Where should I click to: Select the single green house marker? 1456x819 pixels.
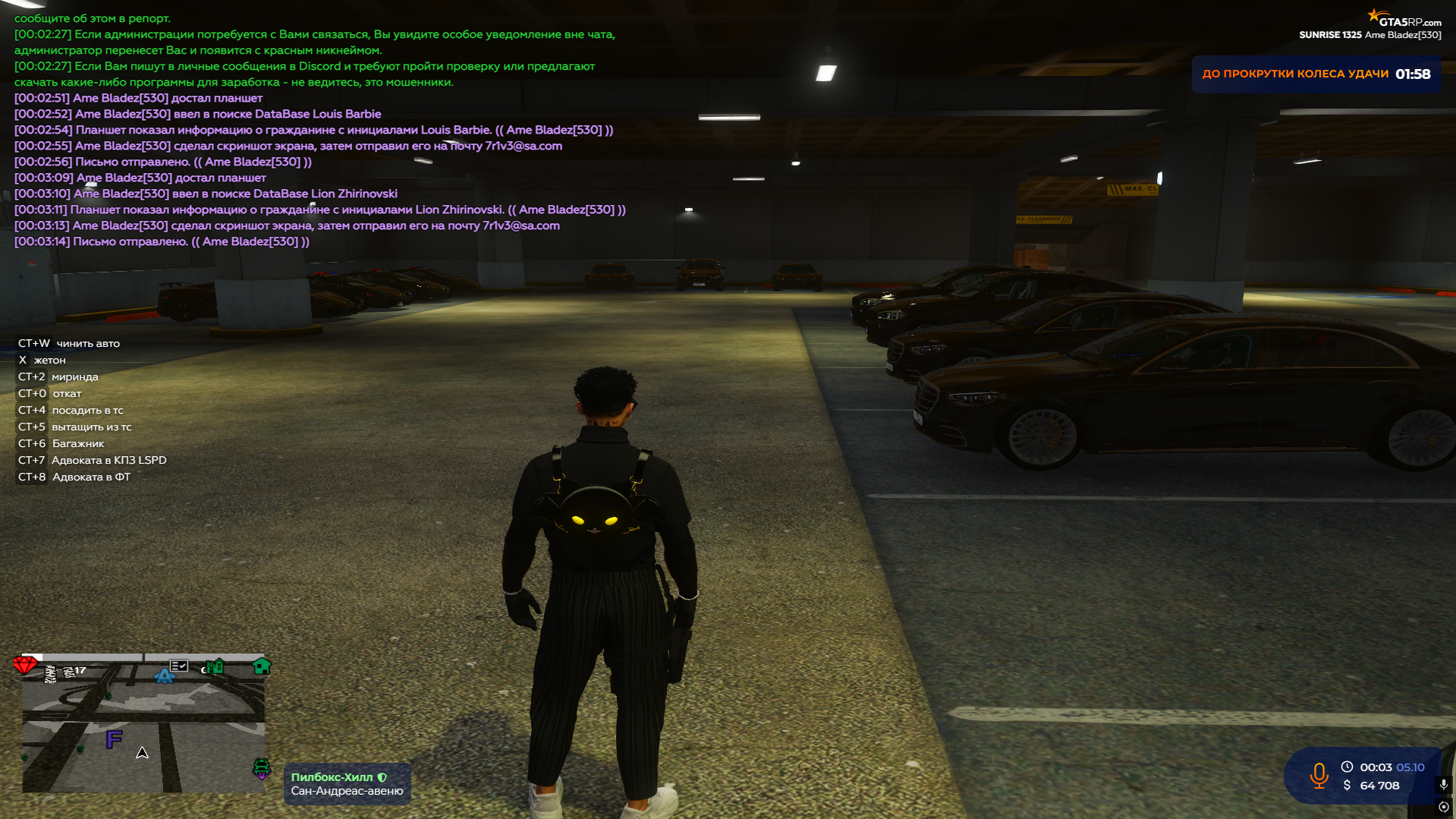pyautogui.click(x=262, y=666)
